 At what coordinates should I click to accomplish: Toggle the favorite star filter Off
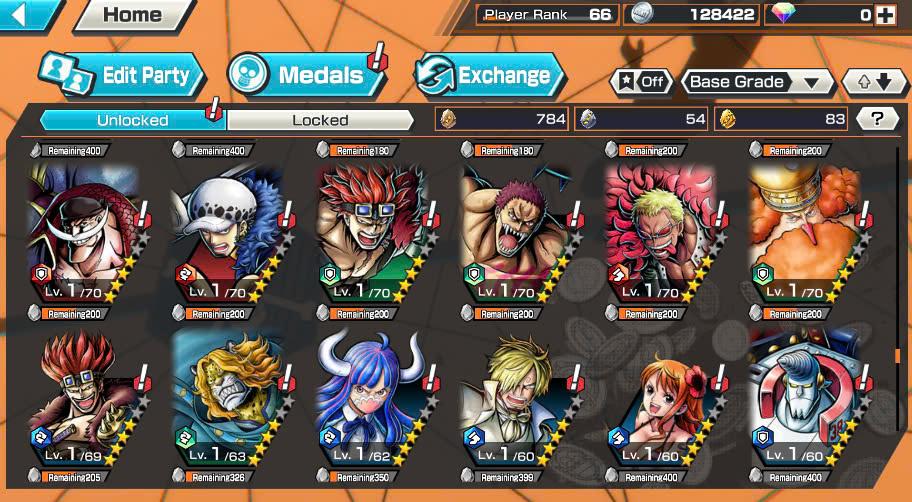[640, 82]
